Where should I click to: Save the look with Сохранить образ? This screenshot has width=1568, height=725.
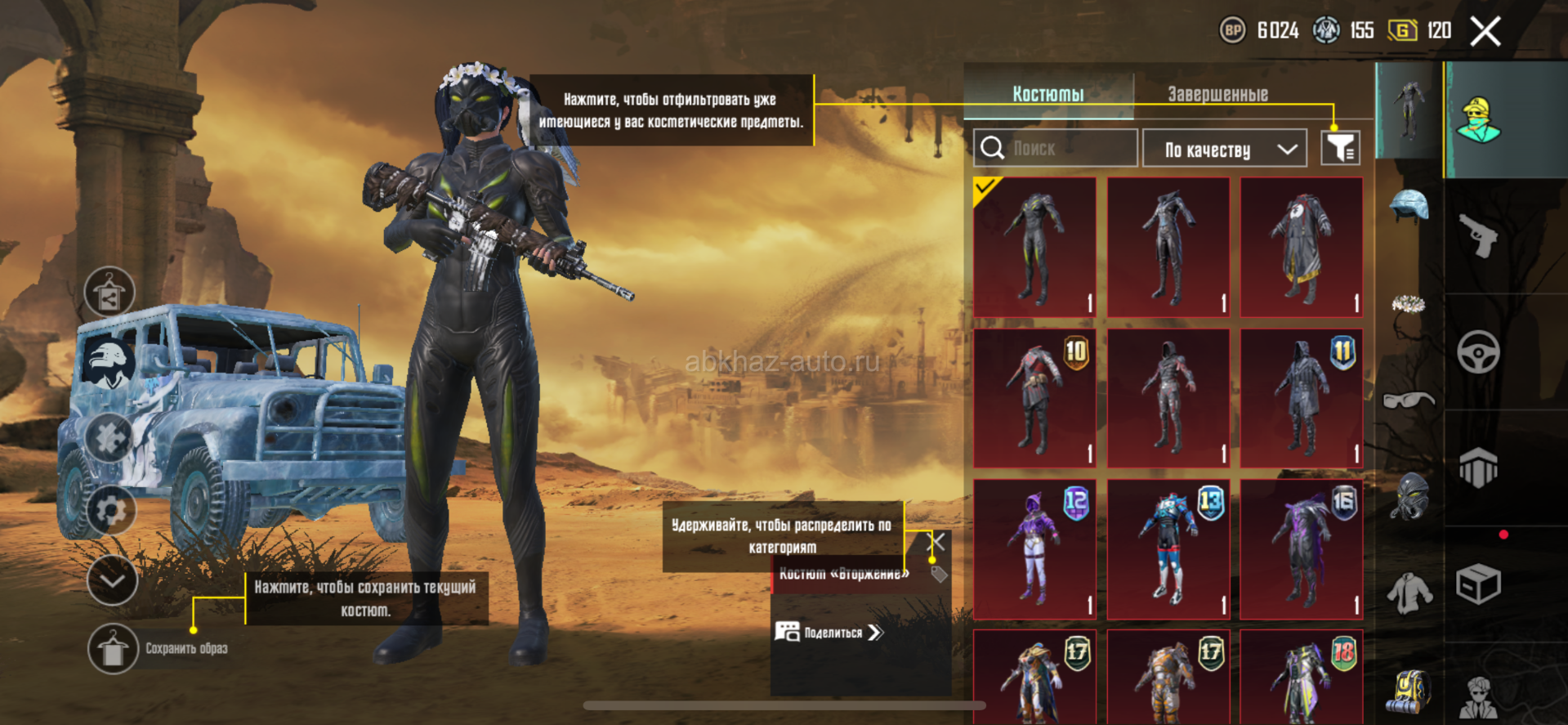tap(113, 649)
